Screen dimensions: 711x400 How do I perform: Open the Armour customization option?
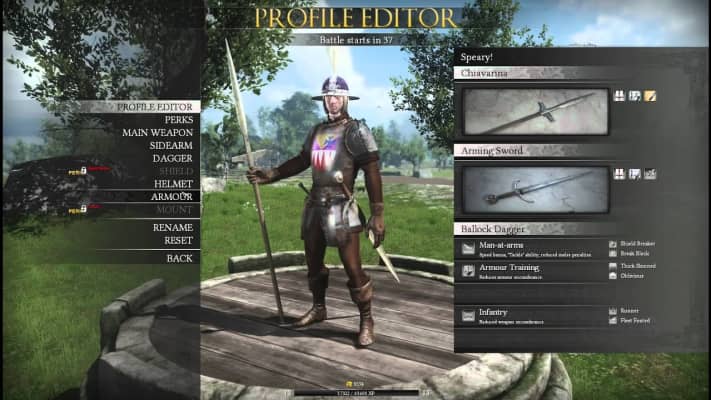point(171,197)
